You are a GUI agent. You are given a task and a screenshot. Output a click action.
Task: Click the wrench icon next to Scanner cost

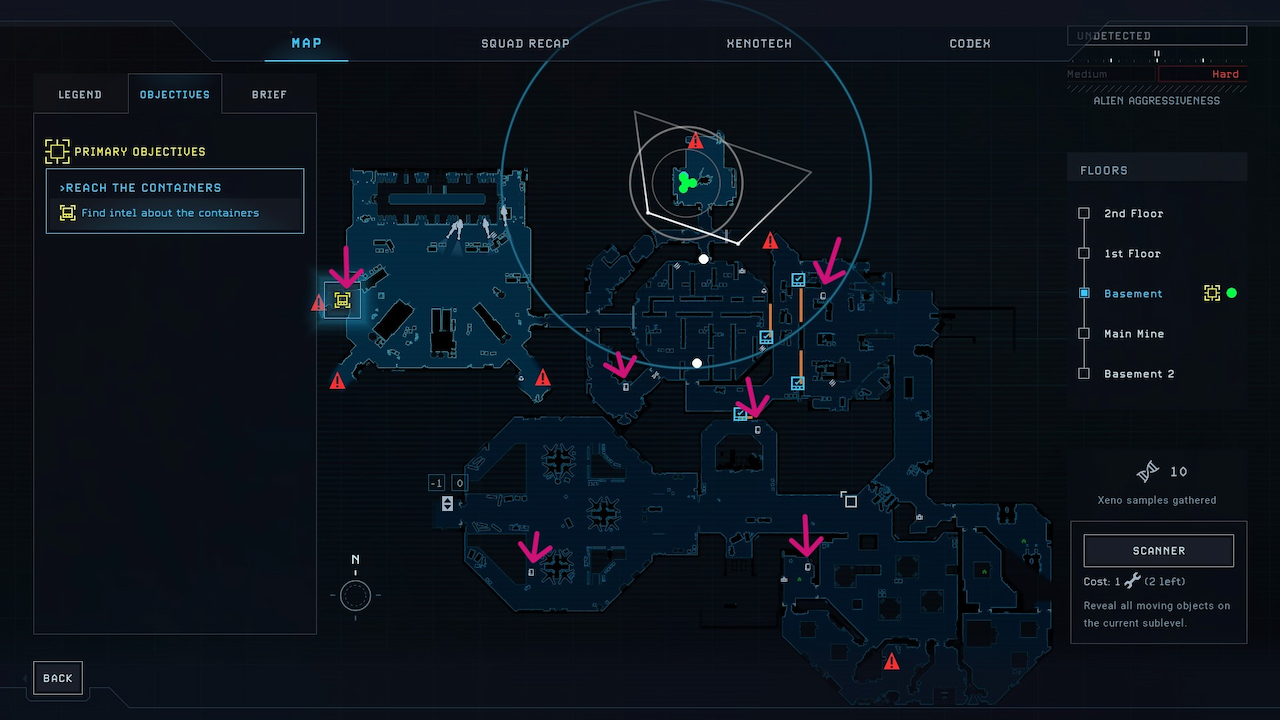pos(1134,581)
